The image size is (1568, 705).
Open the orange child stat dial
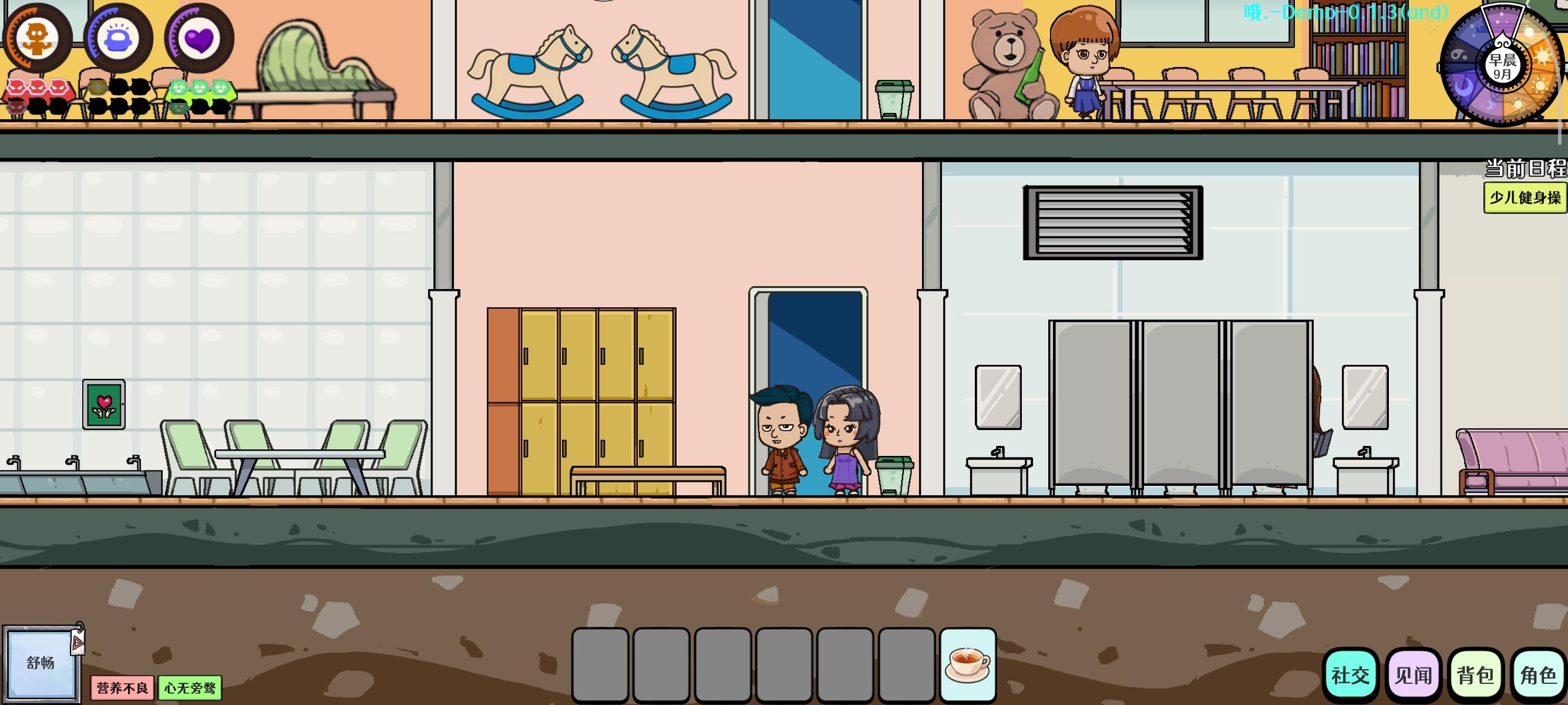pyautogui.click(x=38, y=38)
